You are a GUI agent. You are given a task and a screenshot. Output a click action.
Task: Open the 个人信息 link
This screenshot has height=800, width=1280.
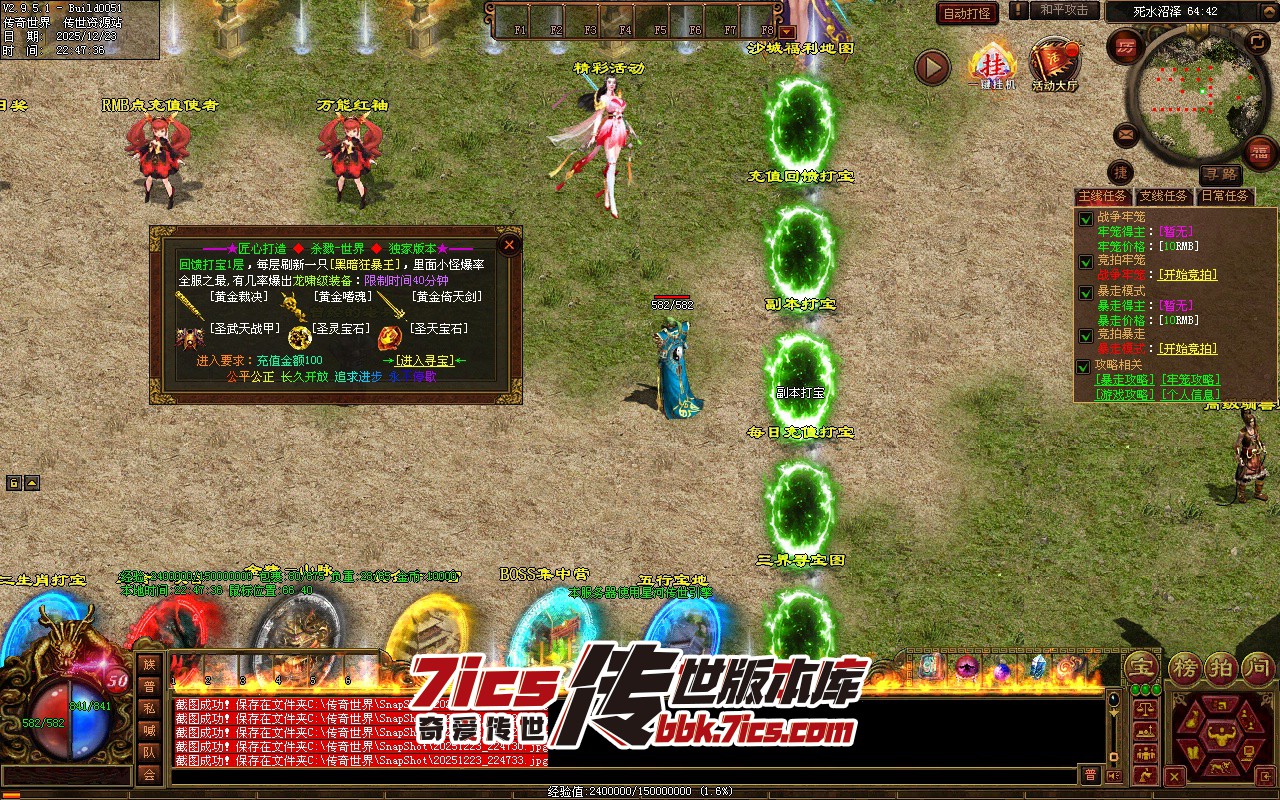pyautogui.click(x=1189, y=394)
